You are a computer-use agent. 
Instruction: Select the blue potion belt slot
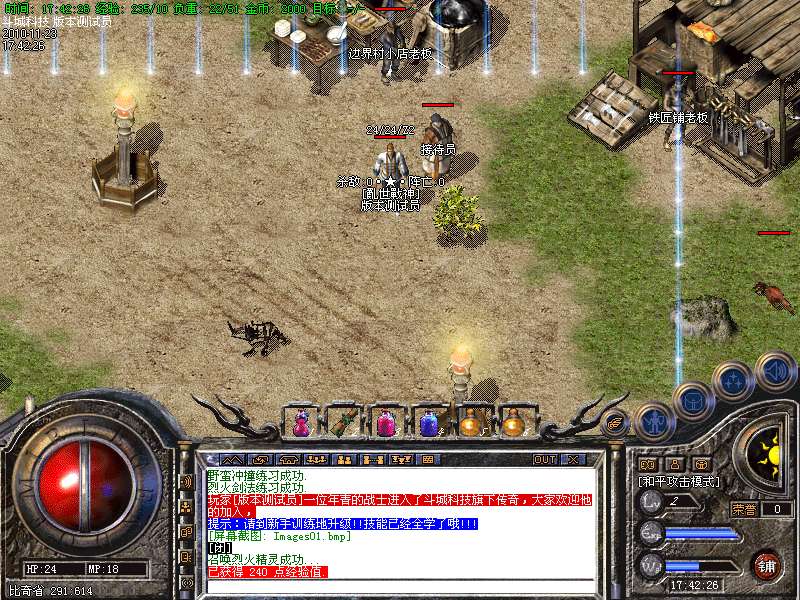click(429, 423)
